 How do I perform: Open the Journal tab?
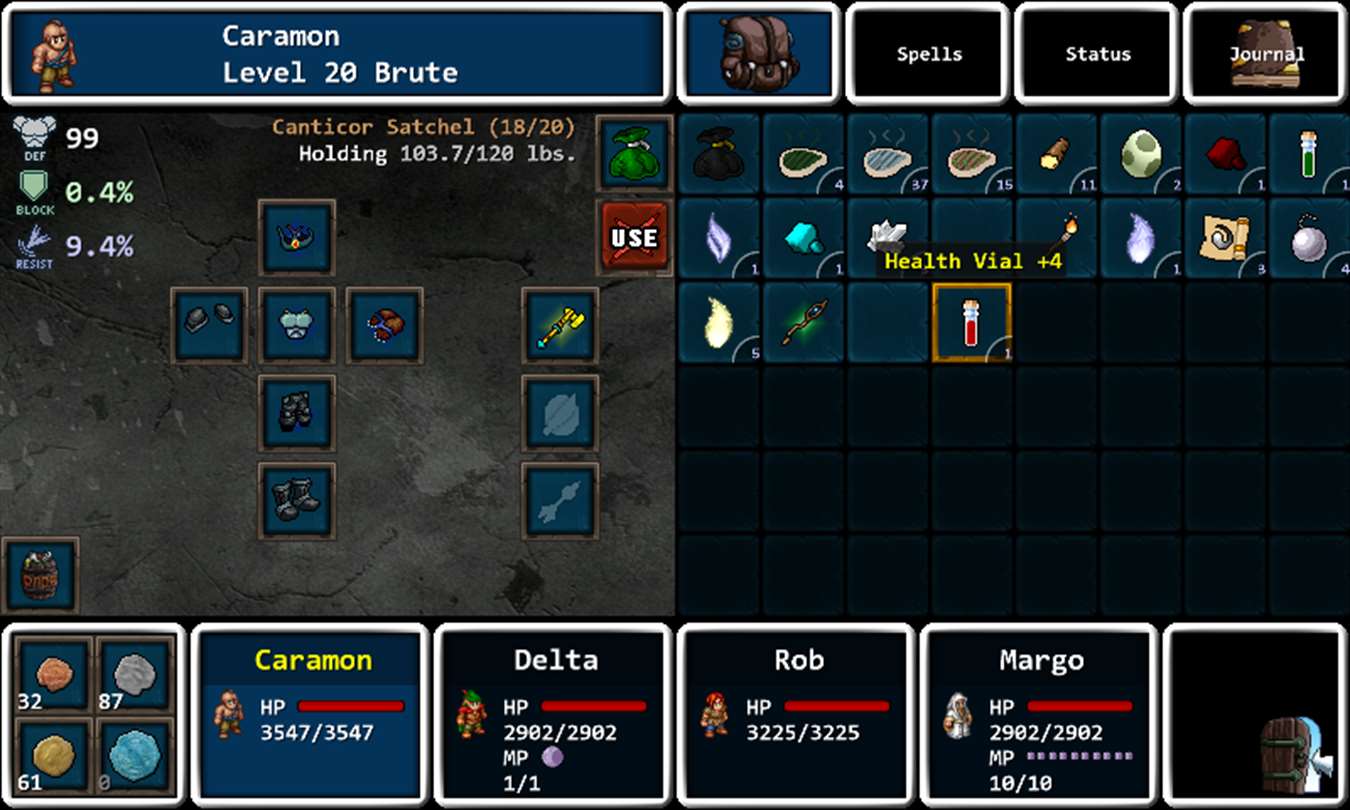coord(1266,54)
